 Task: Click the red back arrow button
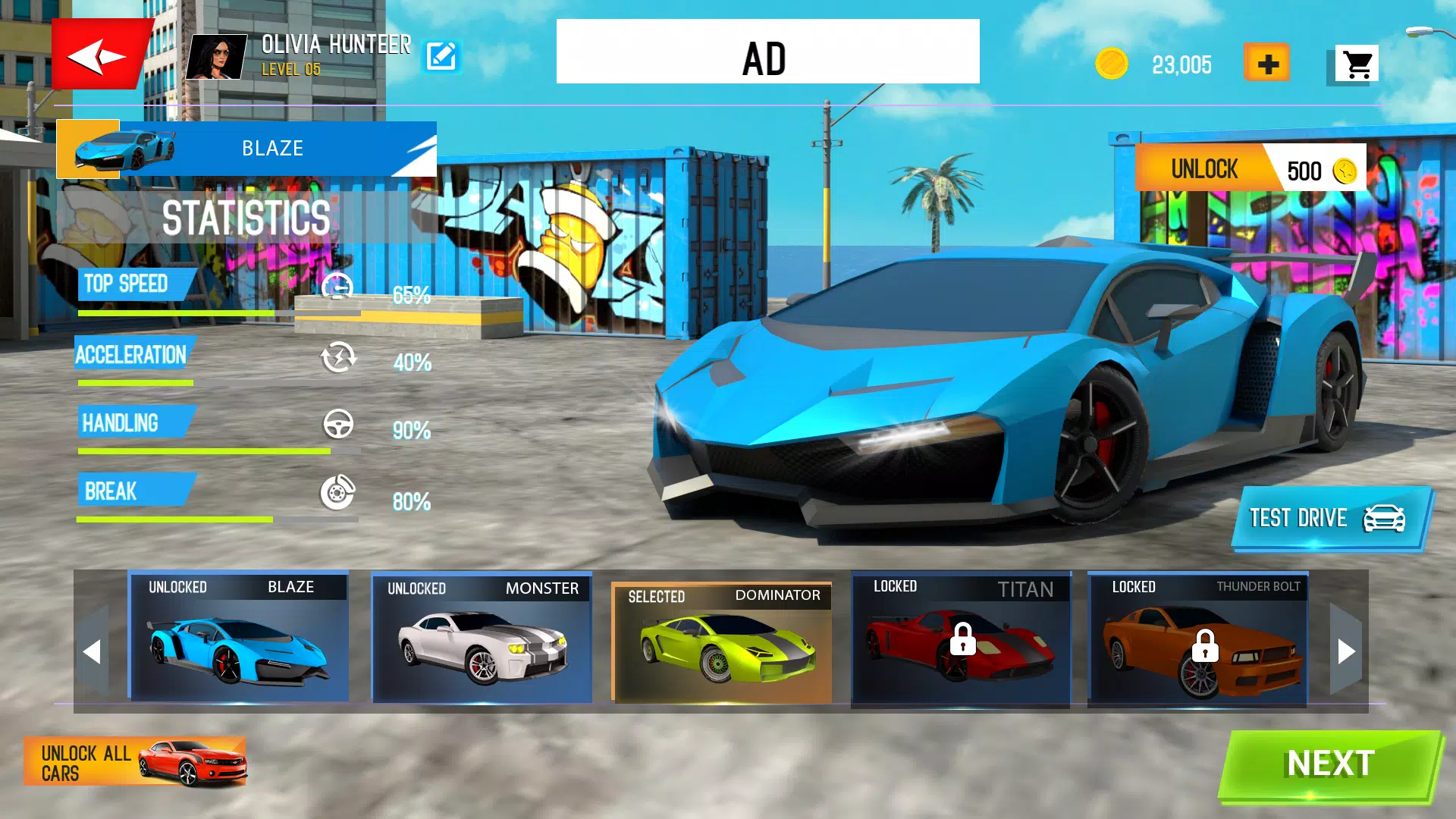click(x=99, y=55)
